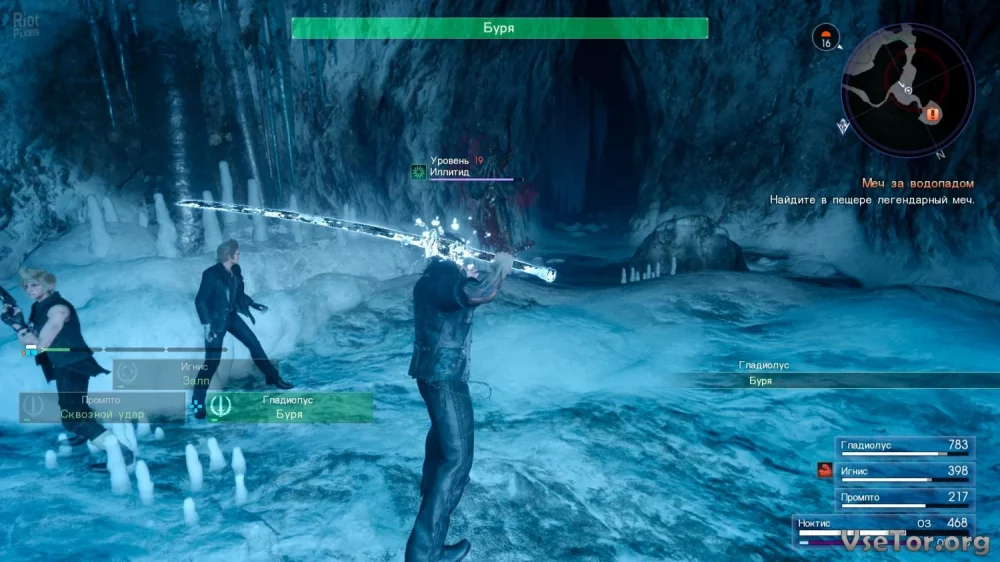This screenshot has width=1000, height=562.
Task: Click the red status icon beside Игнис
Action: pyautogui.click(x=825, y=471)
